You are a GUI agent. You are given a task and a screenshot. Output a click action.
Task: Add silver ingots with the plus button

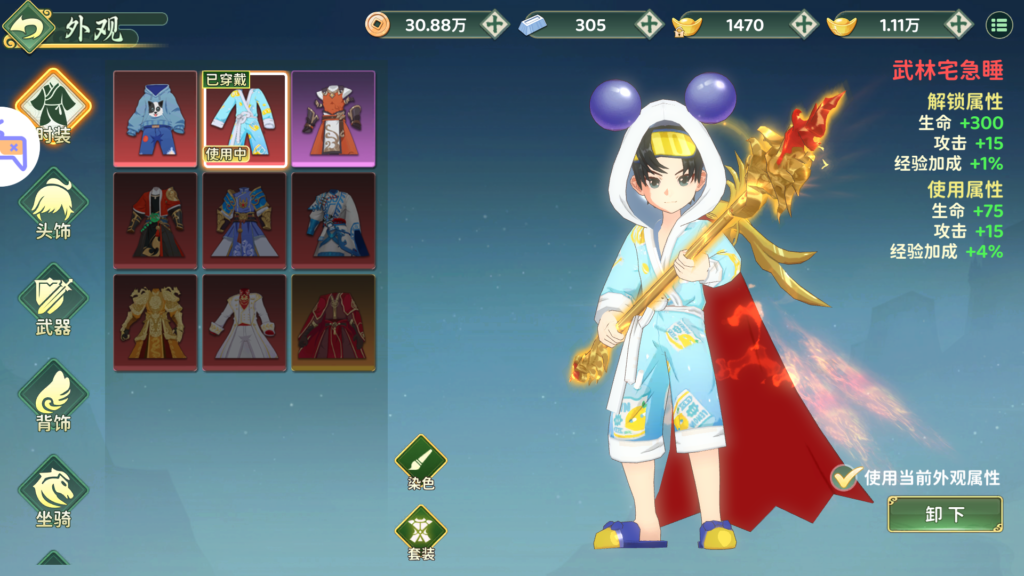(649, 25)
